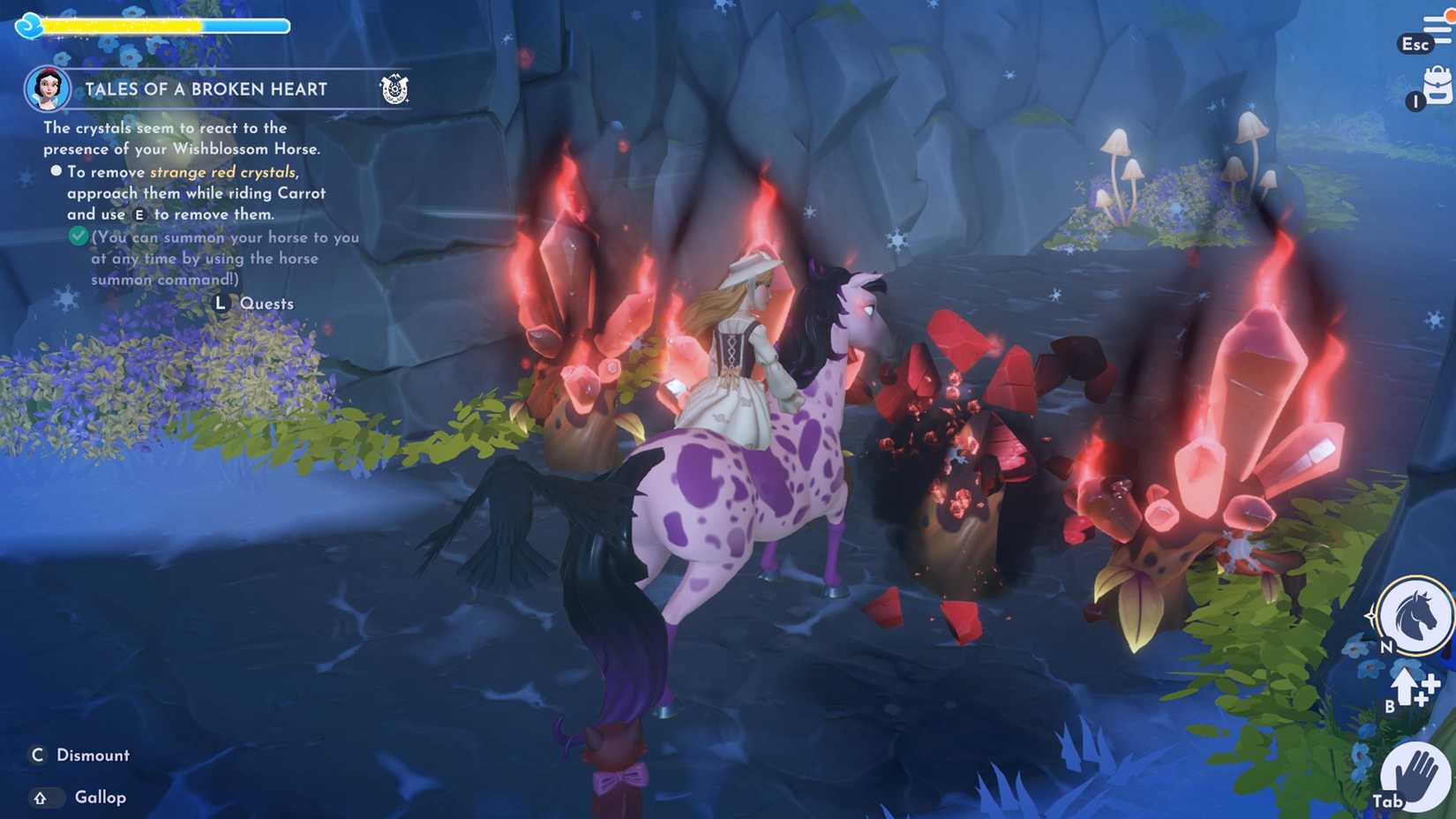Select the galloping arrow-with-plus icon labeled B
1456x819 pixels.
click(x=1406, y=693)
